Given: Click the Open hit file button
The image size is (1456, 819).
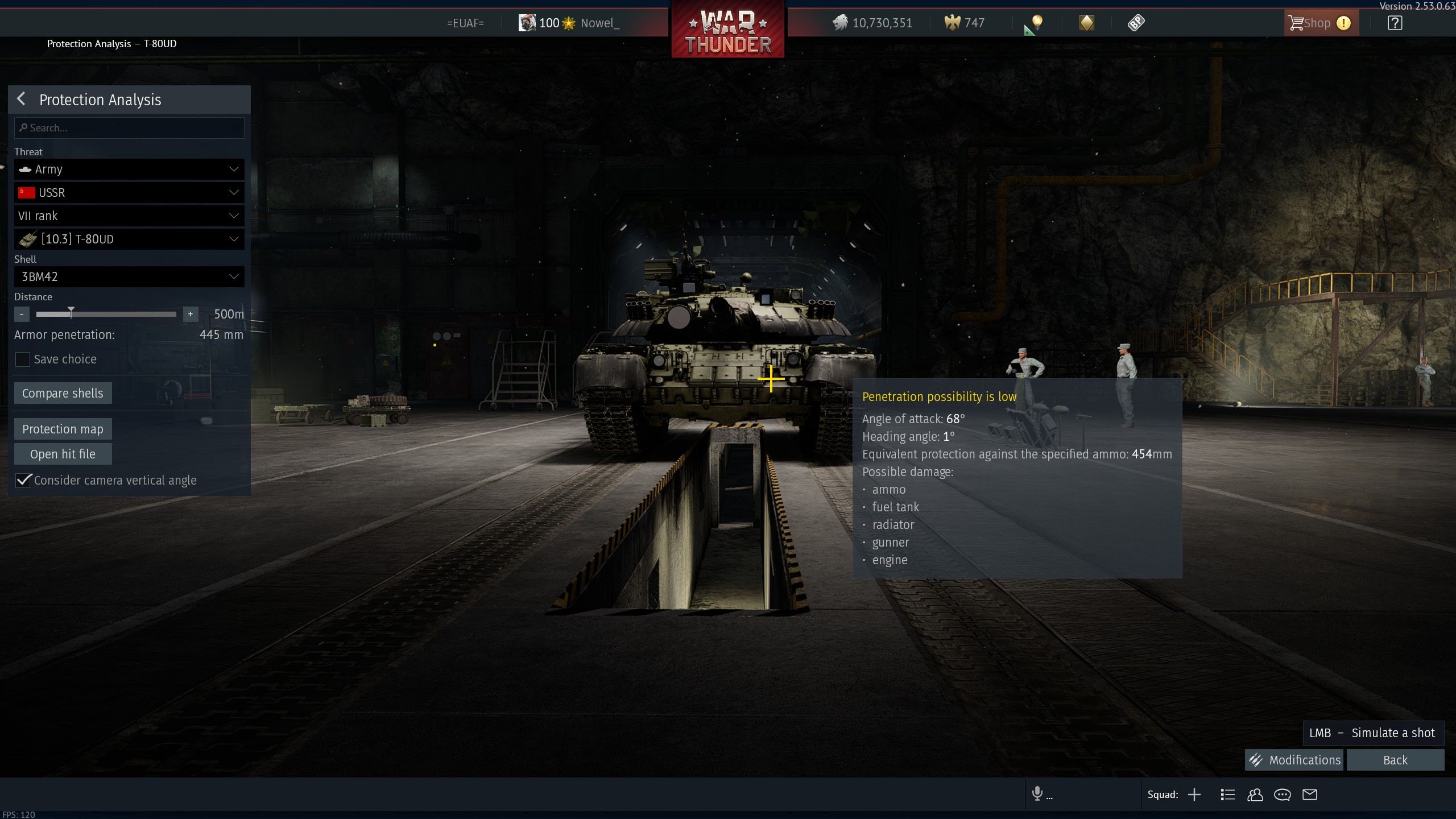Looking at the screenshot, I should tap(63, 454).
